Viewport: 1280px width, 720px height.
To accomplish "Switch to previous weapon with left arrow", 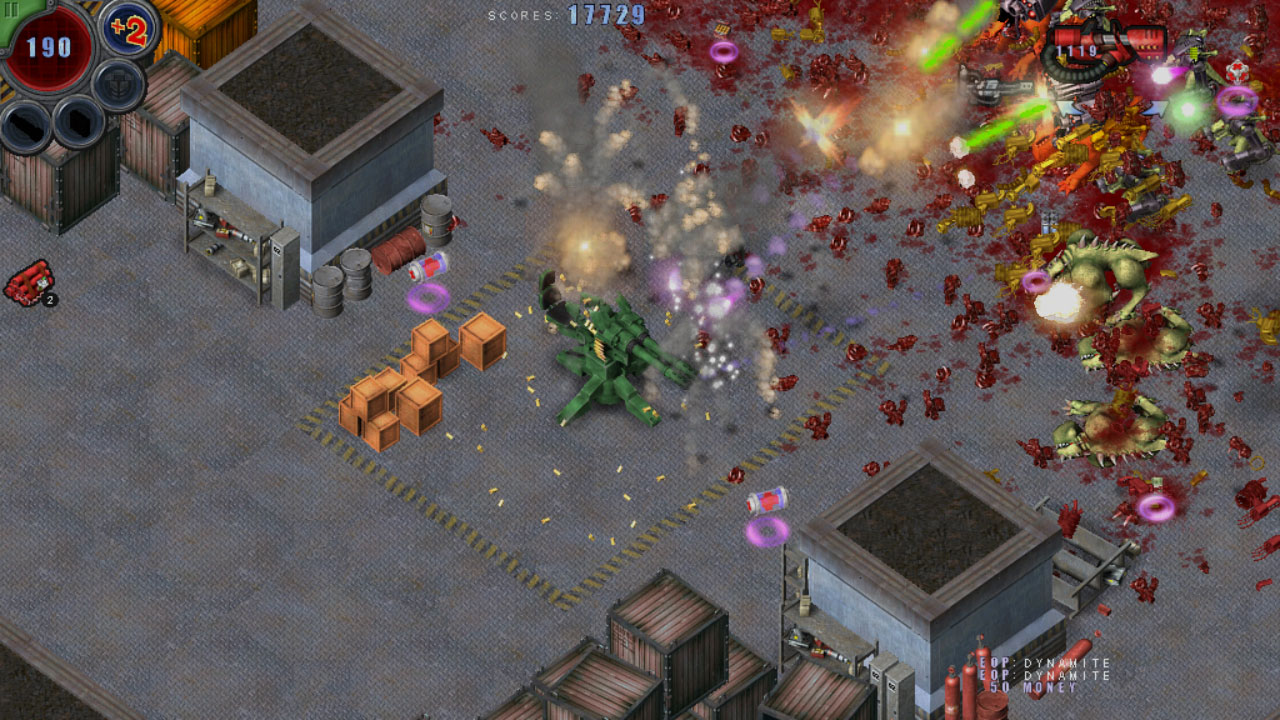I will pyautogui.click(x=1066, y=107).
